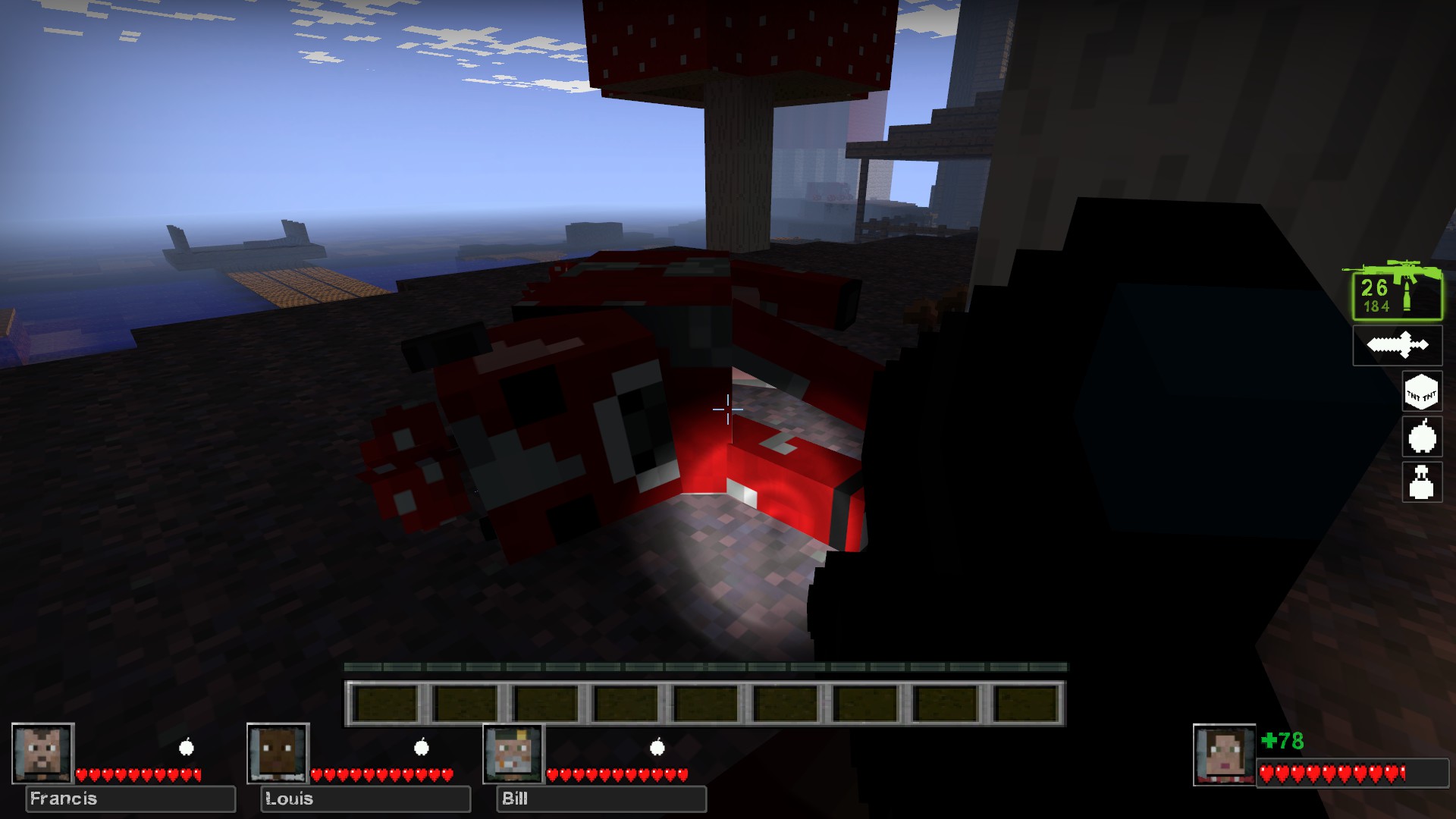Select your own character portrait

[1224, 755]
